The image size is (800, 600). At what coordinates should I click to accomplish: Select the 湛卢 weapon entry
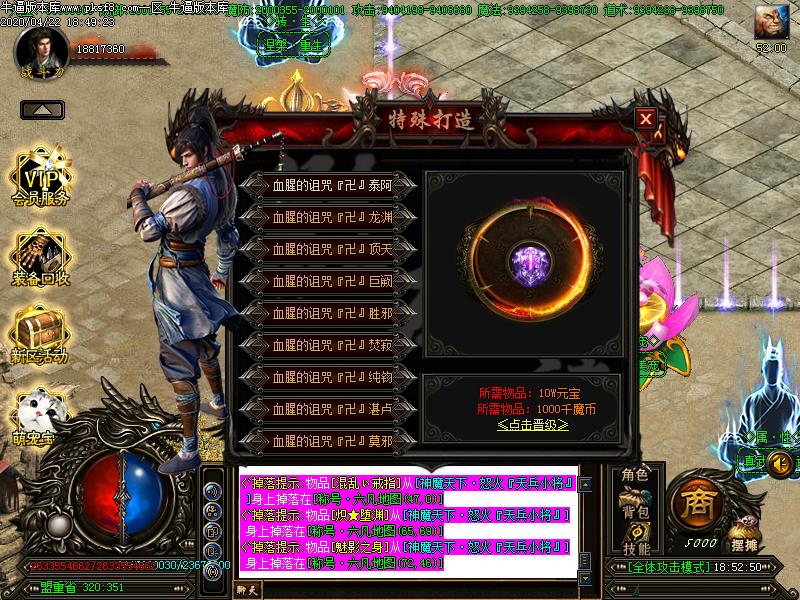pyautogui.click(x=330, y=409)
